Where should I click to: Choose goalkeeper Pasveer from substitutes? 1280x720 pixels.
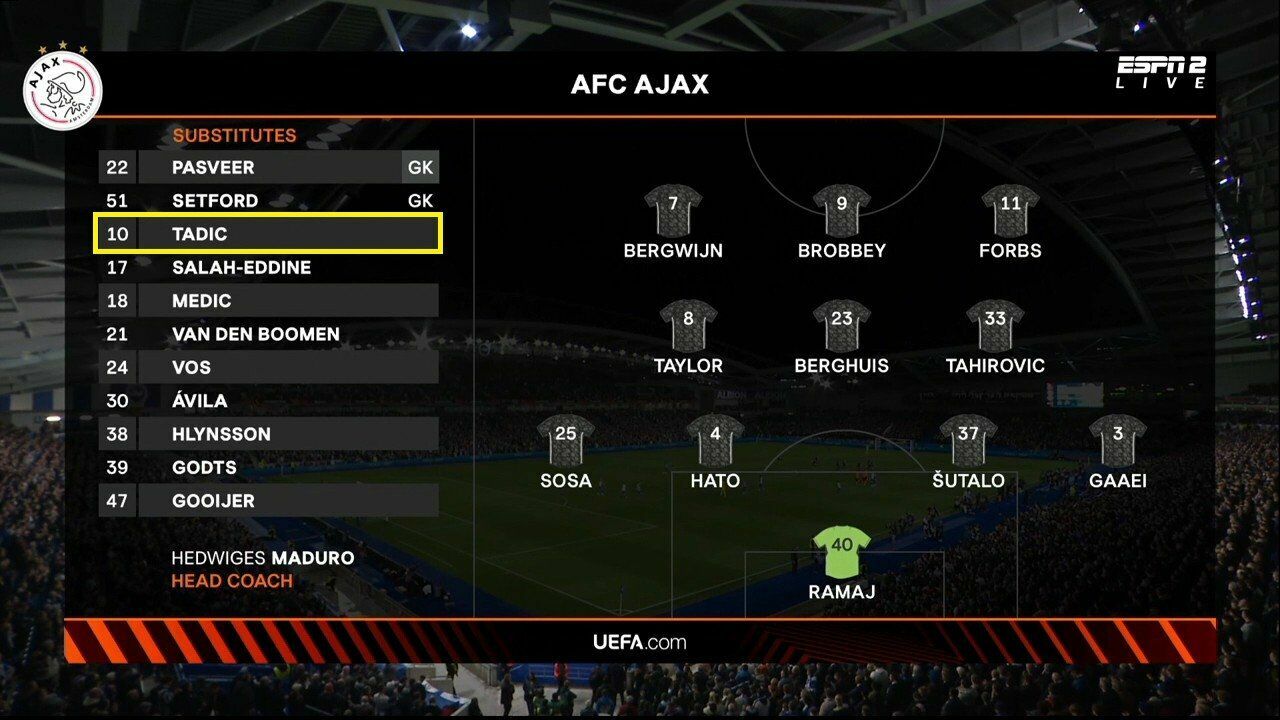[268, 167]
